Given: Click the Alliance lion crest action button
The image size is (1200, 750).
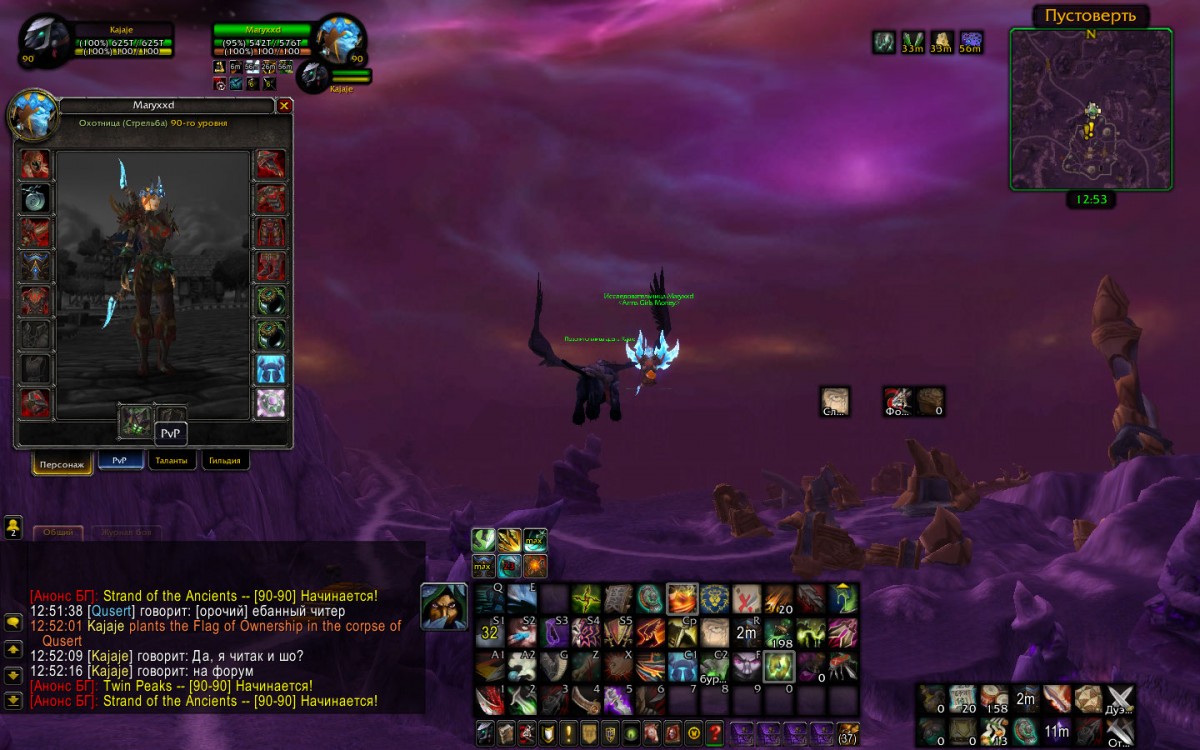Looking at the screenshot, I should pyautogui.click(x=713, y=599).
